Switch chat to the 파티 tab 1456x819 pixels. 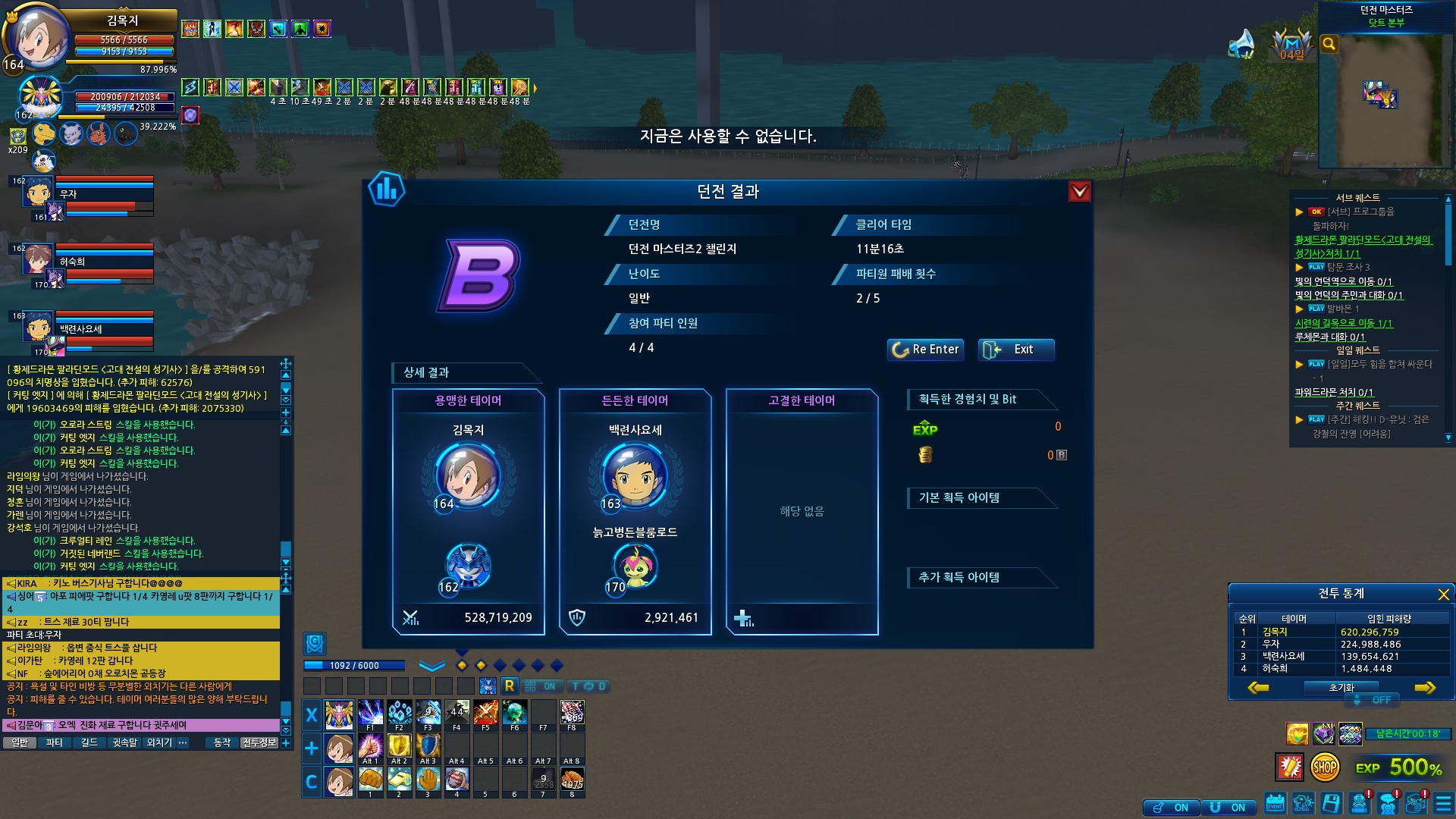coord(54,743)
